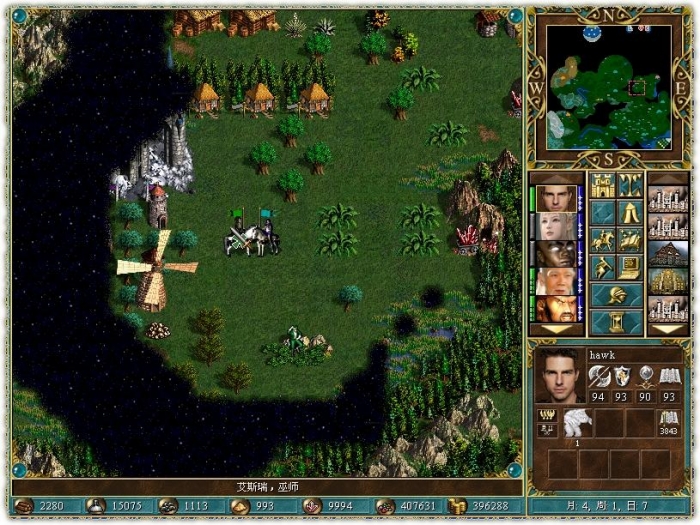This screenshot has height=525, width=700.
Task: Select the blonde elf hero portrait
Action: pos(557,226)
